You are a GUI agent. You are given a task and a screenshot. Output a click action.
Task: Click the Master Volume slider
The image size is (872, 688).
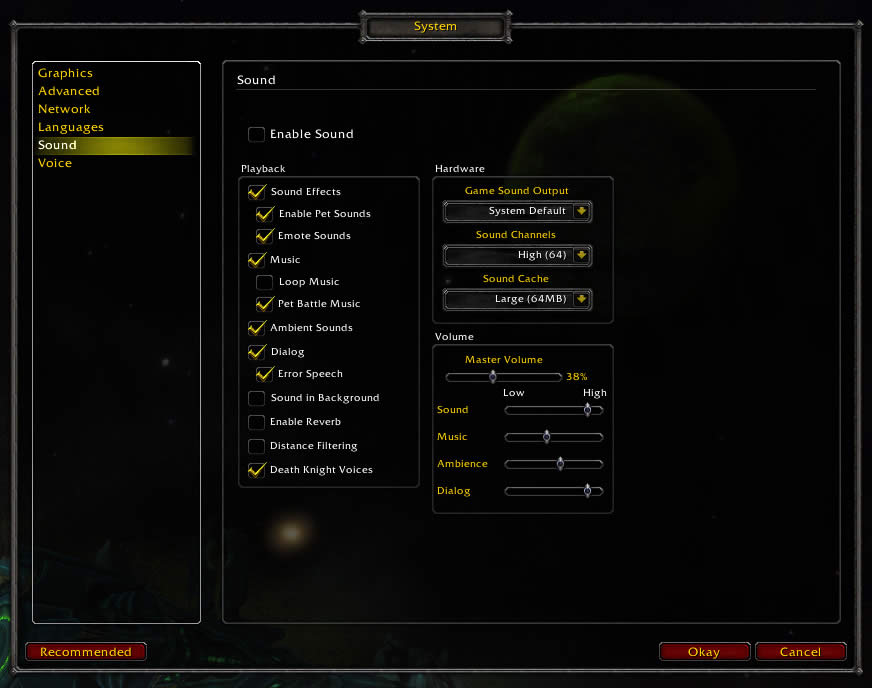503,377
